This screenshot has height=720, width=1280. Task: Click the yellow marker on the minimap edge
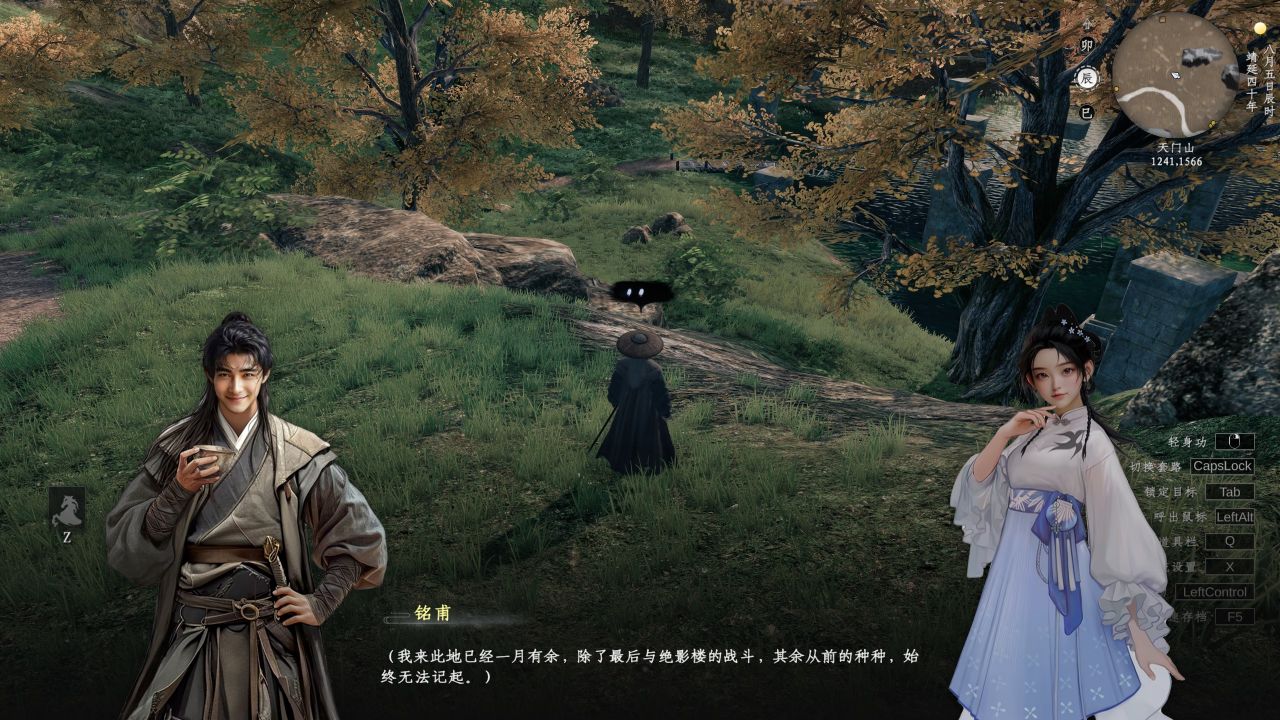1213,123
